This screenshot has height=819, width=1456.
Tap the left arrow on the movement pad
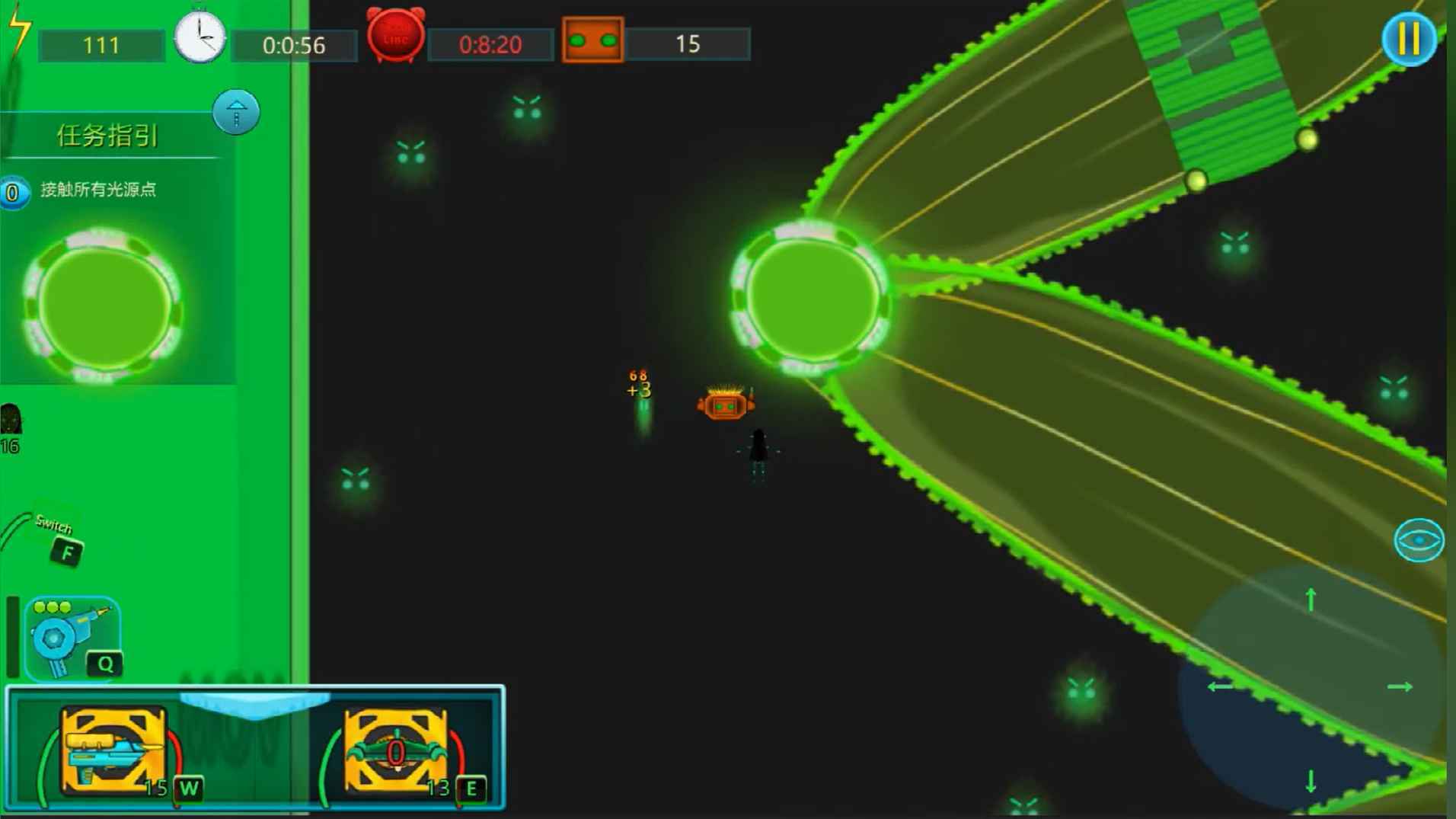[1220, 686]
